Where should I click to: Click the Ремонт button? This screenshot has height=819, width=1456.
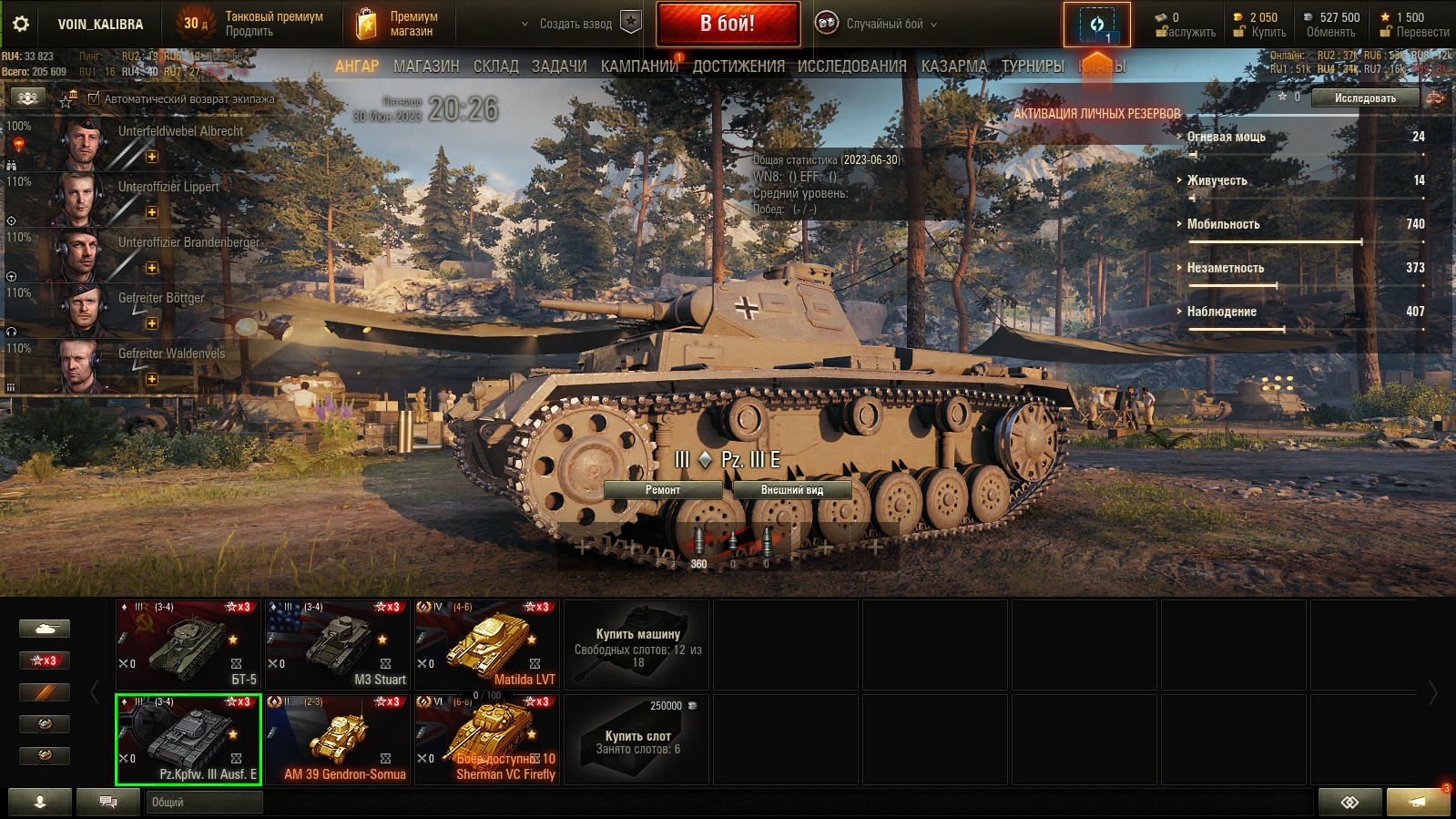pos(663,490)
